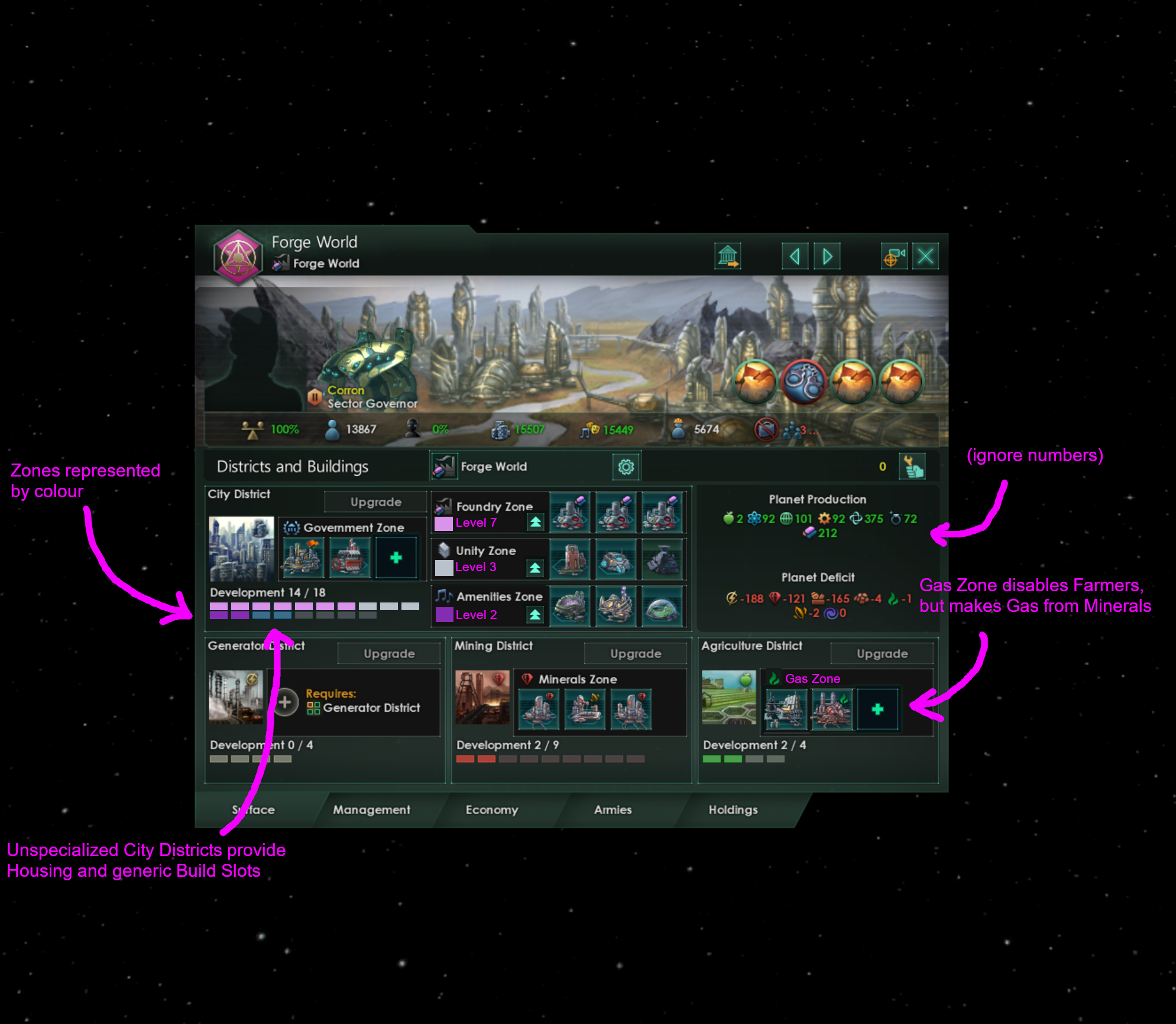Toggle planet automation with the gear icon

(626, 466)
